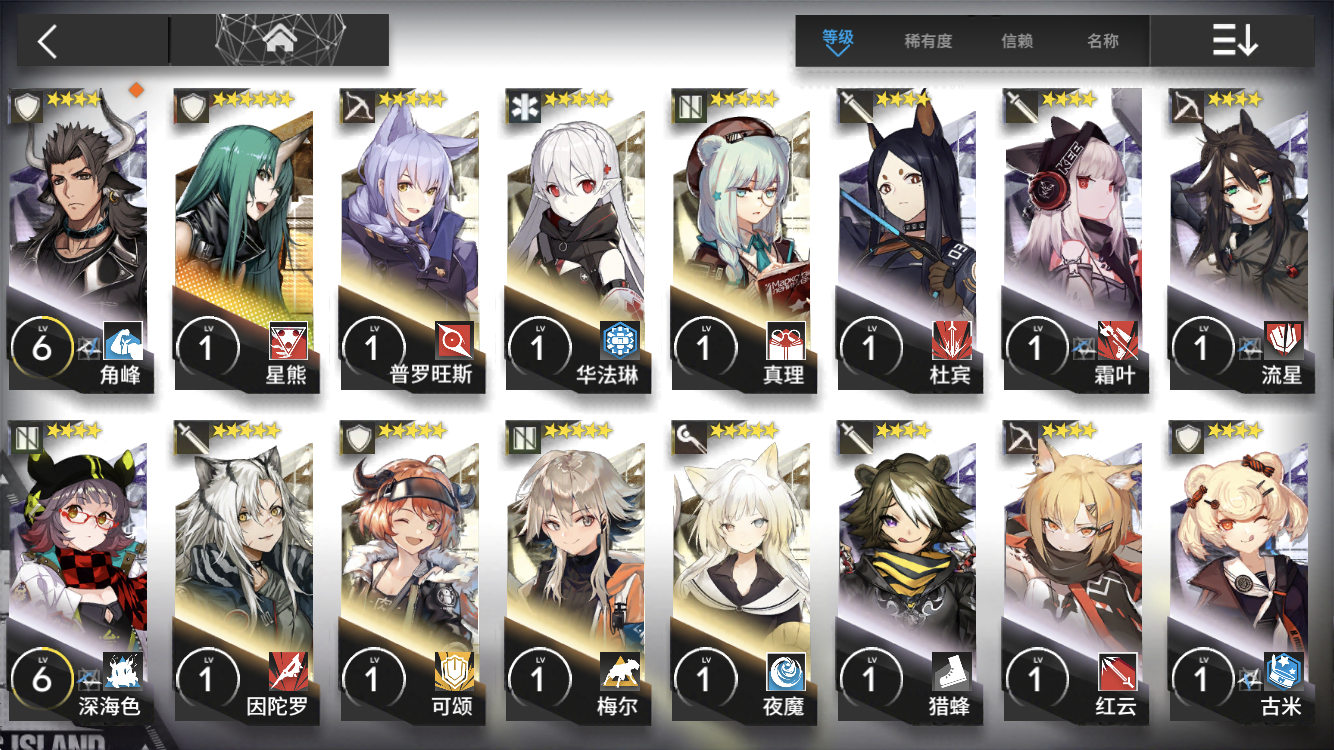
Task: Sort operators by 信赖 trust
Action: point(1017,41)
